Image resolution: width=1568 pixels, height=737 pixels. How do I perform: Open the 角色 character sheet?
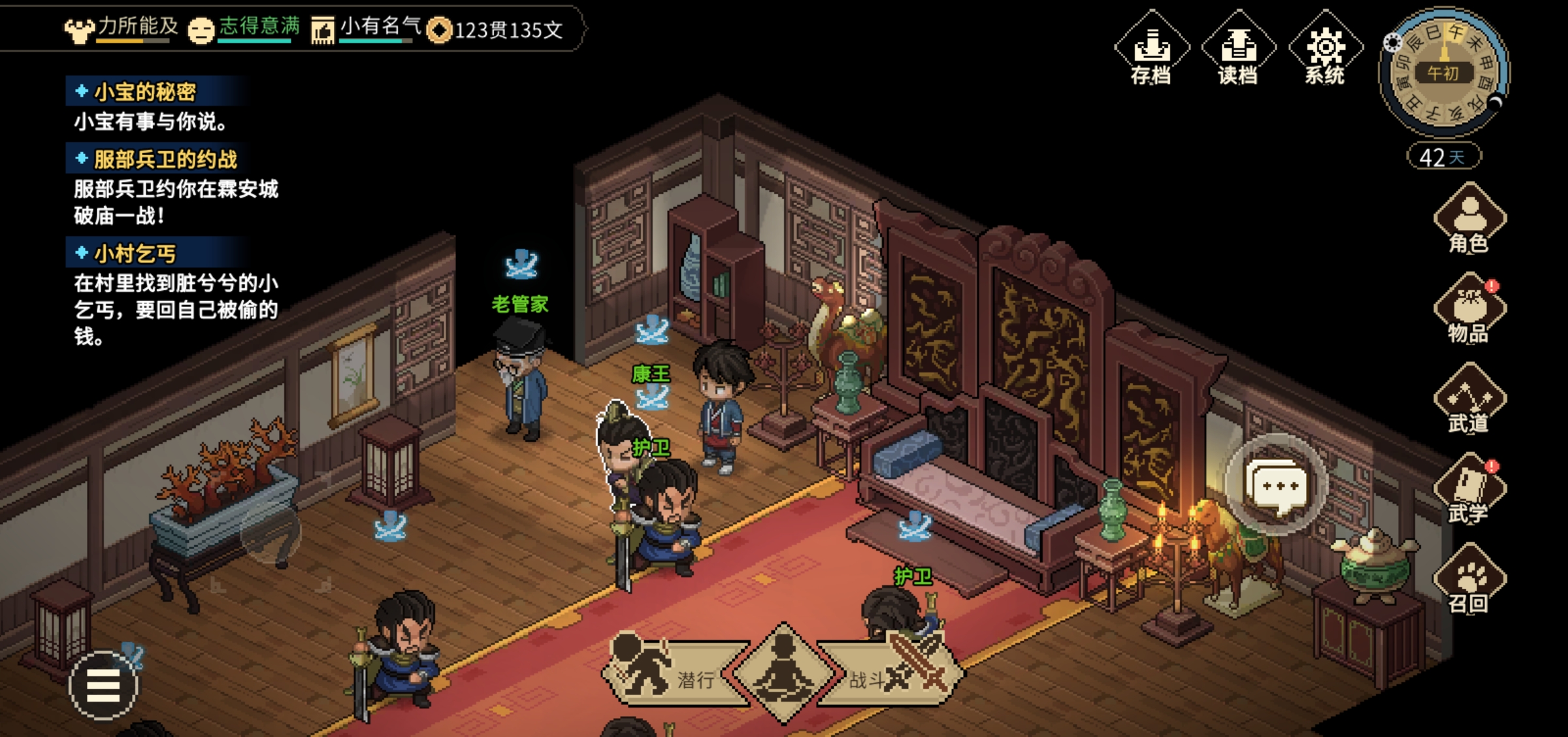tap(1469, 220)
